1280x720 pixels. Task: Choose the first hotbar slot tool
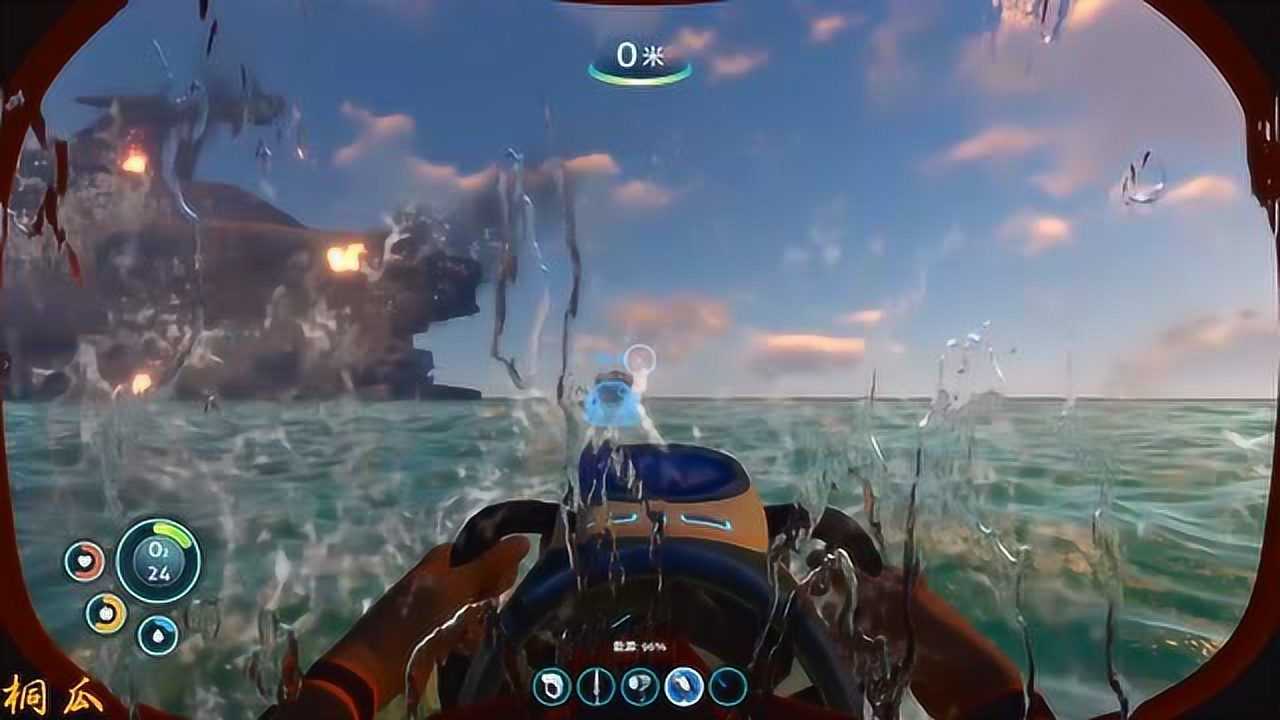point(551,686)
